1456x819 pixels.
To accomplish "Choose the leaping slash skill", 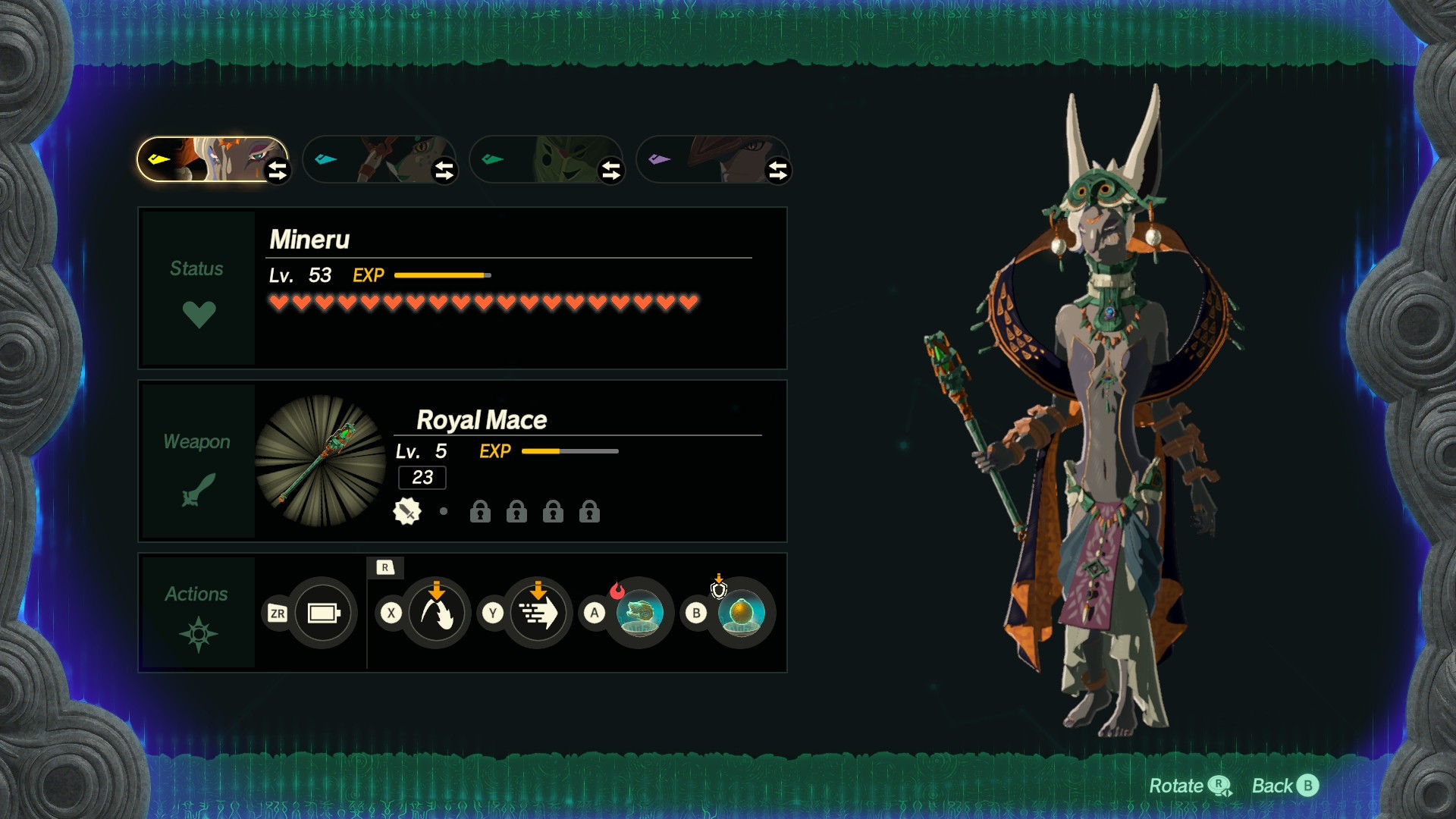I will click(x=437, y=613).
